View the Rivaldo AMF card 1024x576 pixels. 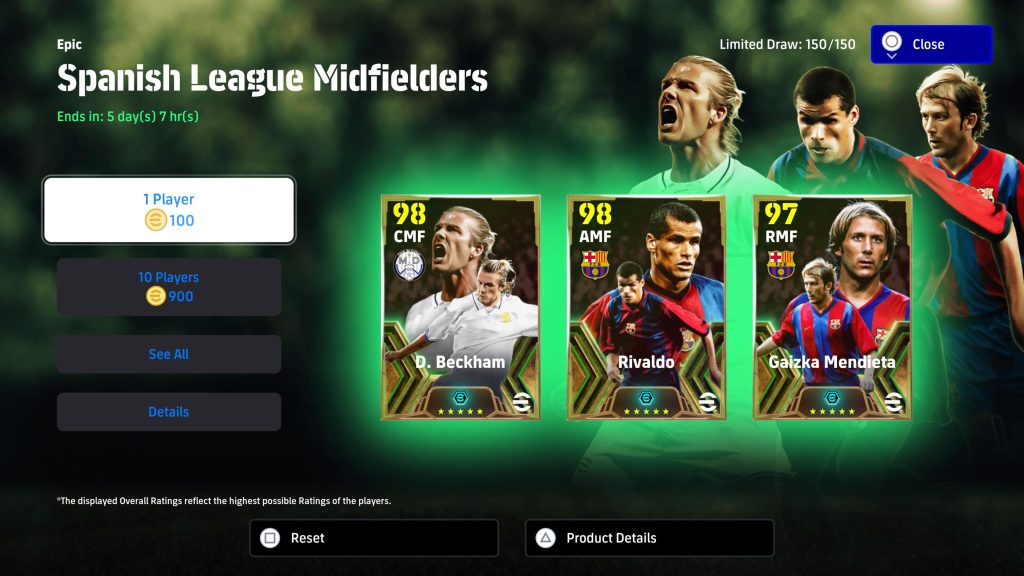(x=646, y=307)
